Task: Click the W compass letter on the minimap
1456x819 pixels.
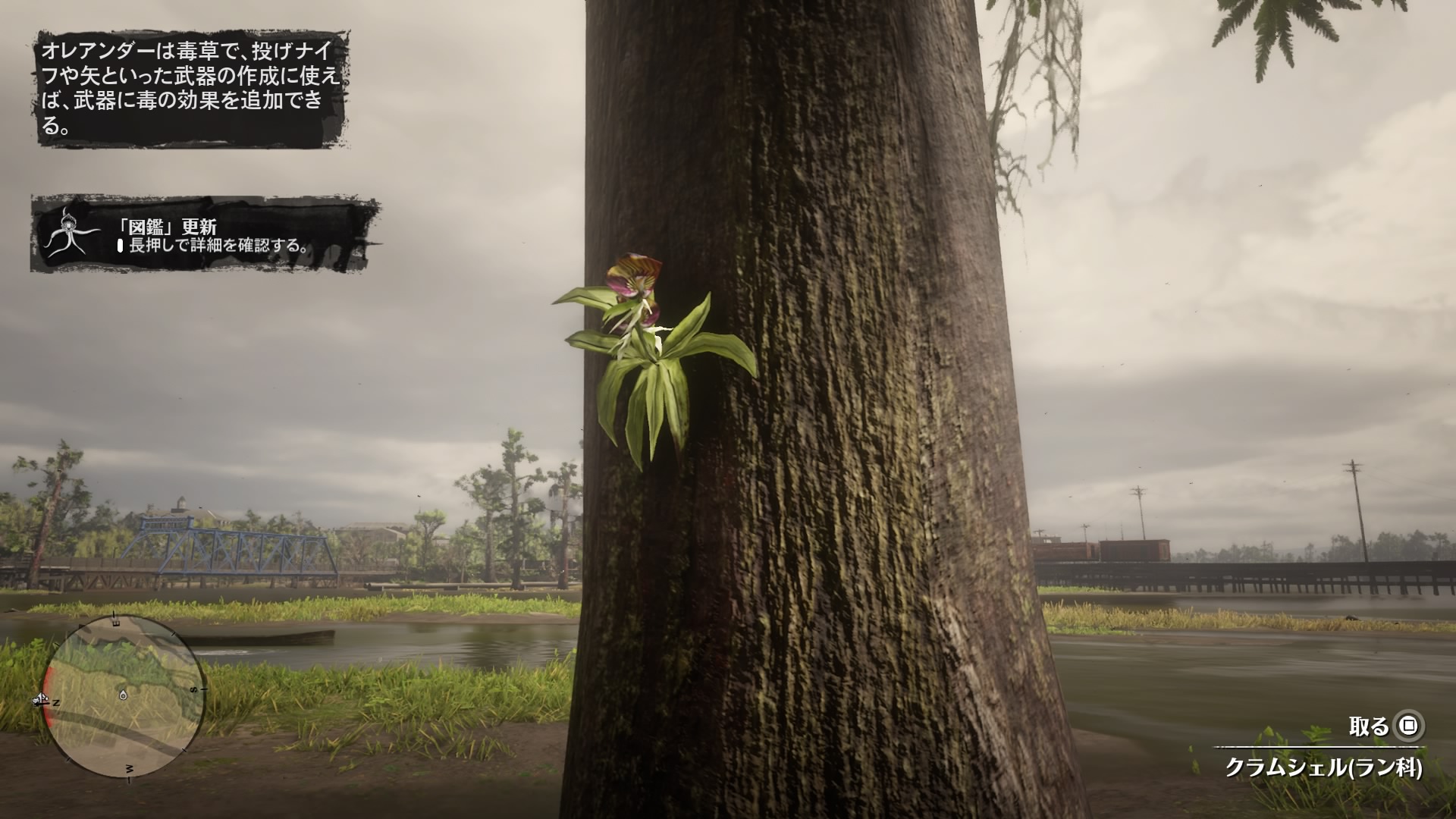Action: (x=129, y=768)
